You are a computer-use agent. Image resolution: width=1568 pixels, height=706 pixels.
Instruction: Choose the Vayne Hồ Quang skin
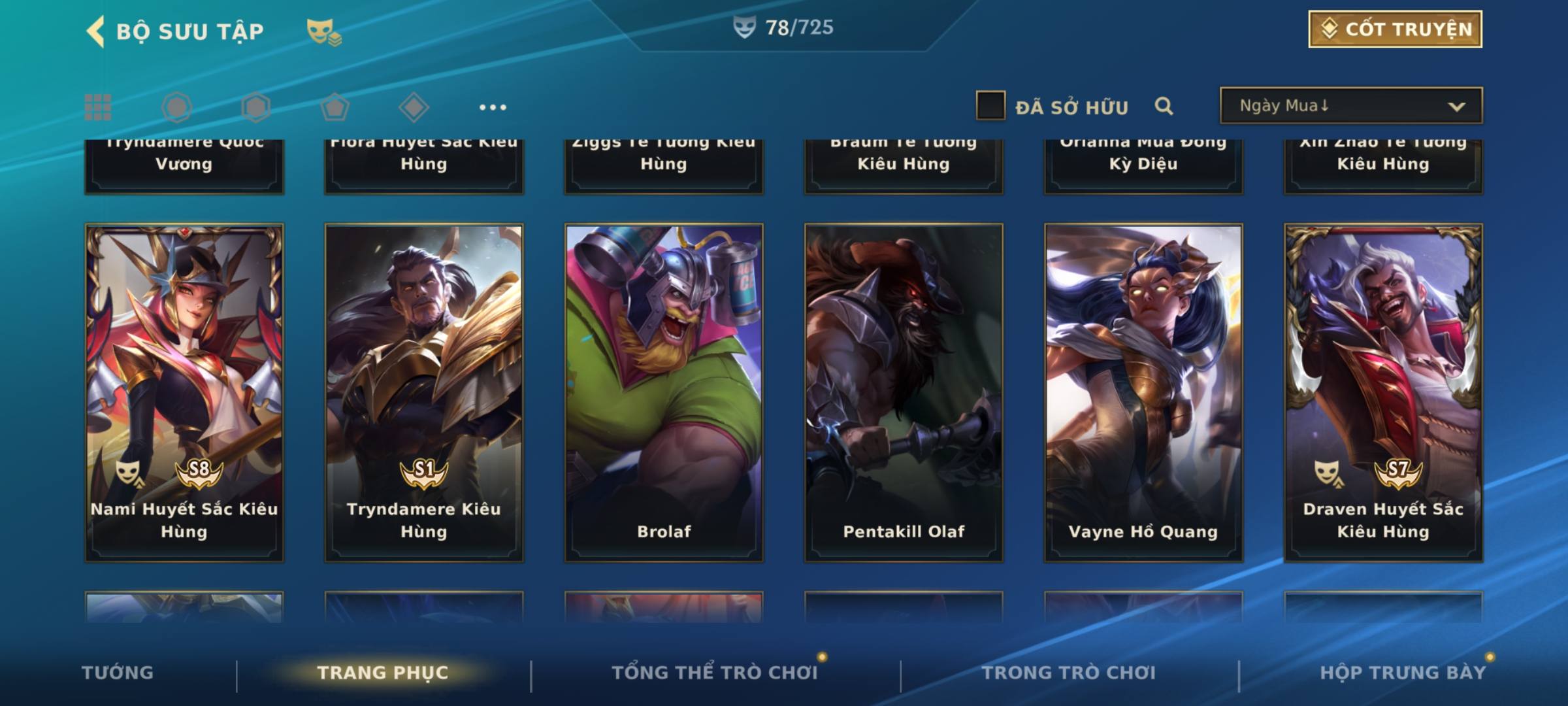[1143, 392]
